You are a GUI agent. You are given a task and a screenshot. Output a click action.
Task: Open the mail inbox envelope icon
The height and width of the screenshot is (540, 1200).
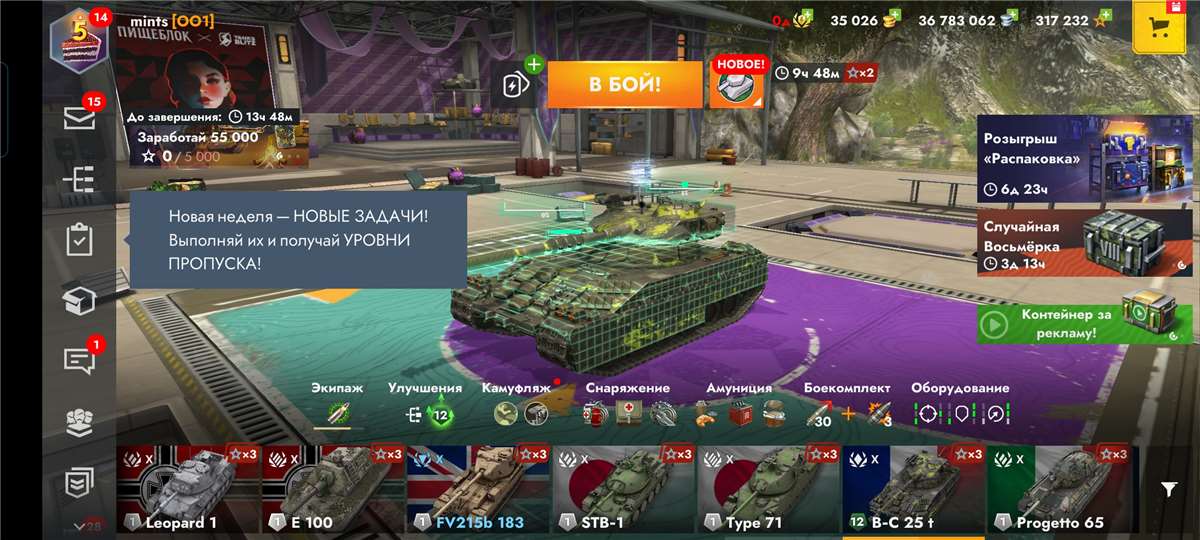[x=79, y=118]
